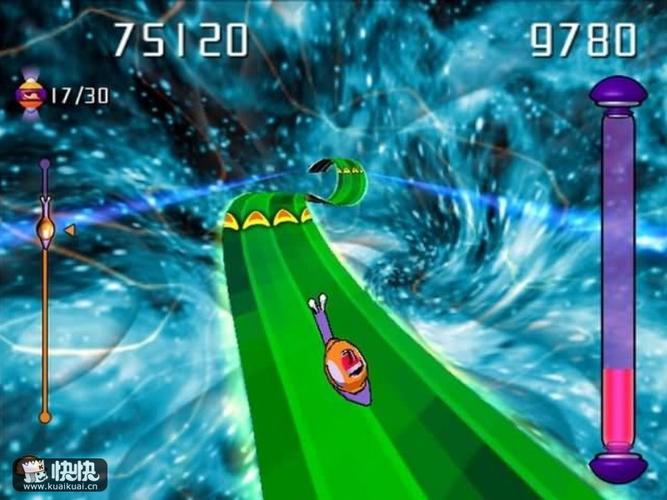Click the snail marker on the track progress bar

click(45, 230)
